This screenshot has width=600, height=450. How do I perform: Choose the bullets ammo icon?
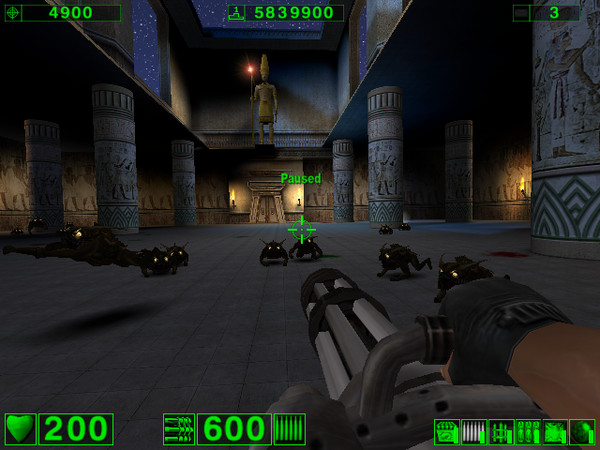(x=474, y=432)
